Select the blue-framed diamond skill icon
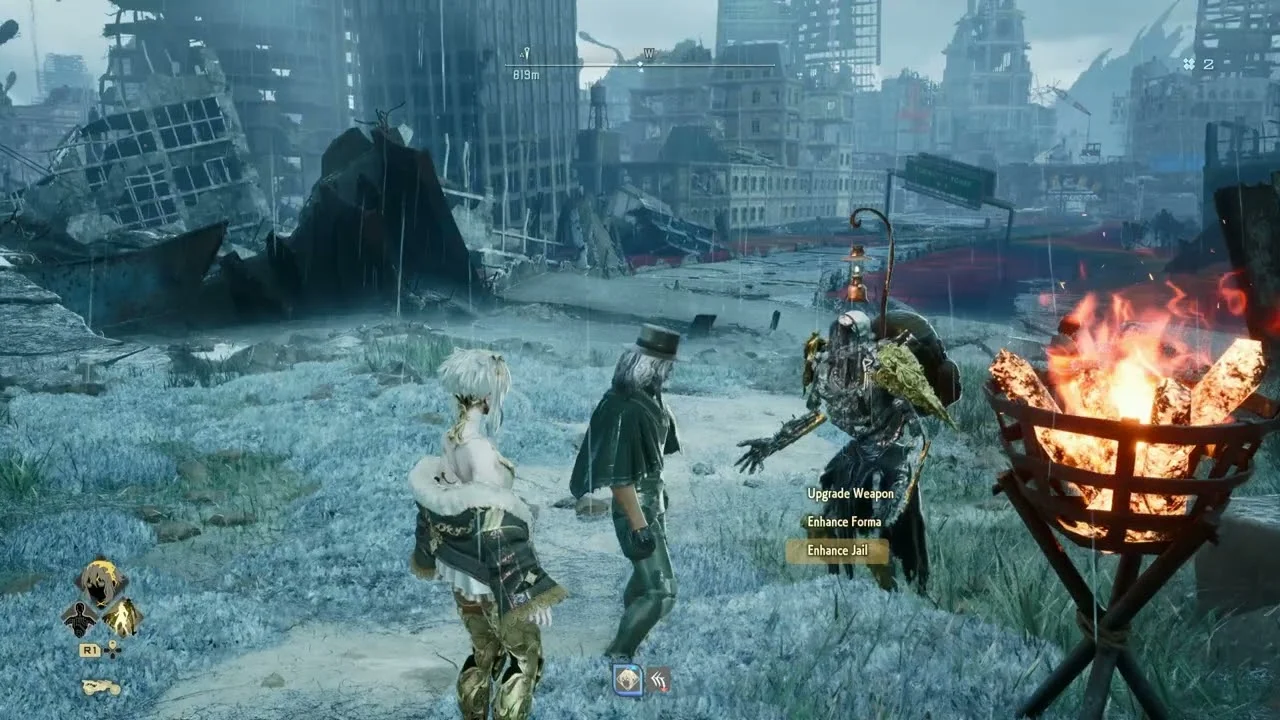 (627, 680)
